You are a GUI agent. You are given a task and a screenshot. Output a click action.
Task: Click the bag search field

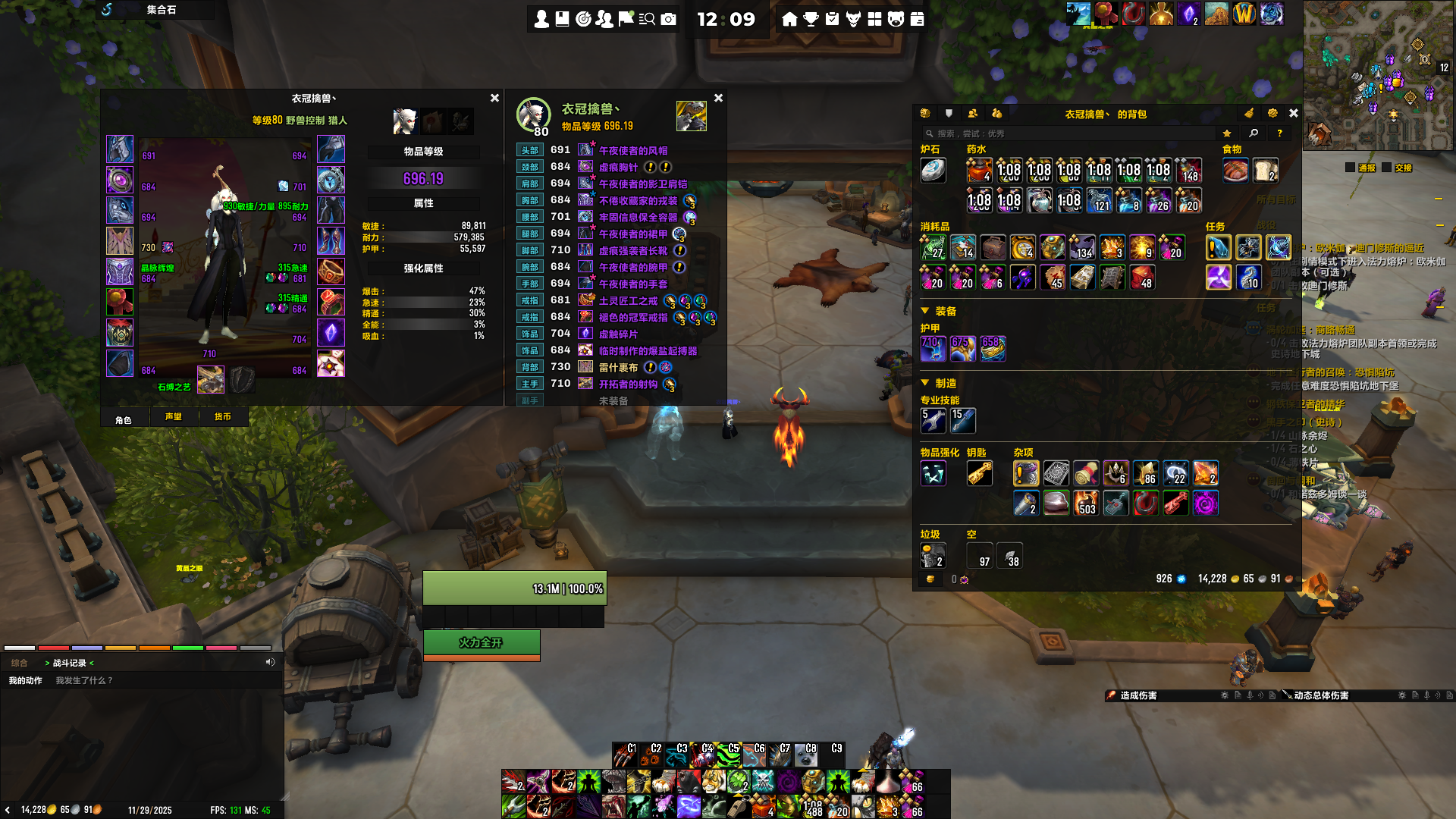click(1069, 133)
